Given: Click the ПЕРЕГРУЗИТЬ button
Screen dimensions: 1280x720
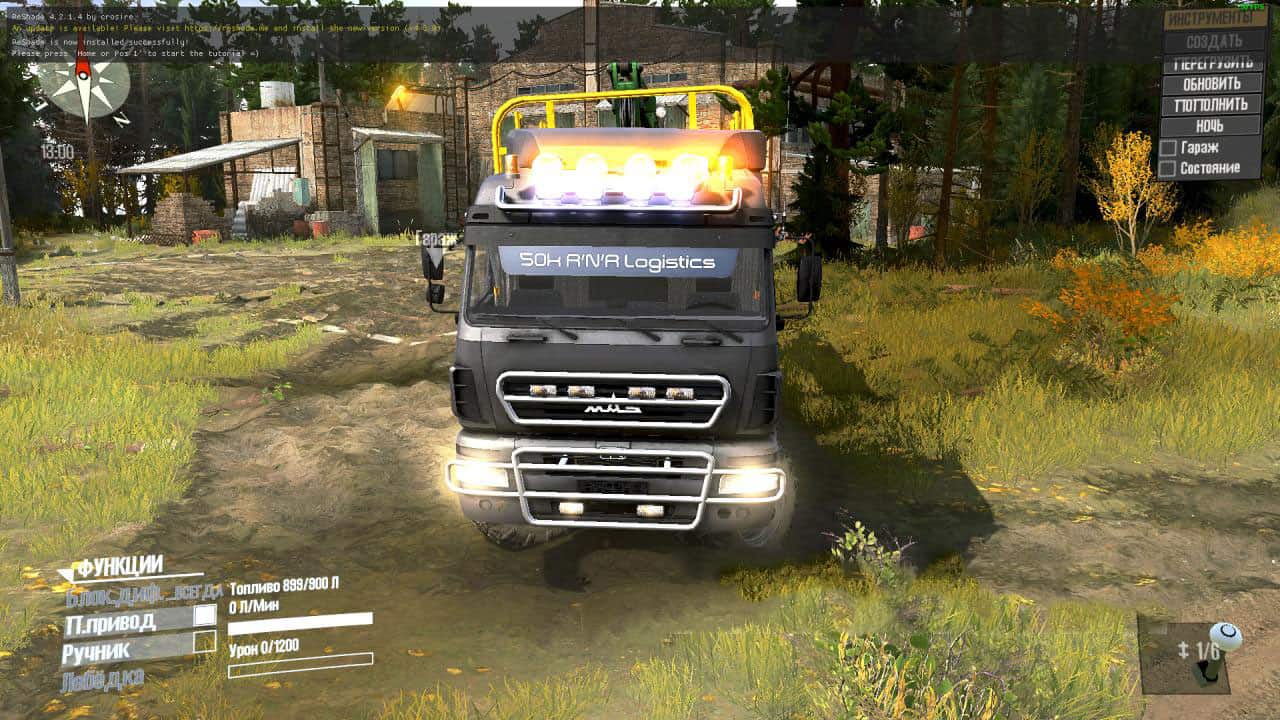Looking at the screenshot, I should [1211, 63].
